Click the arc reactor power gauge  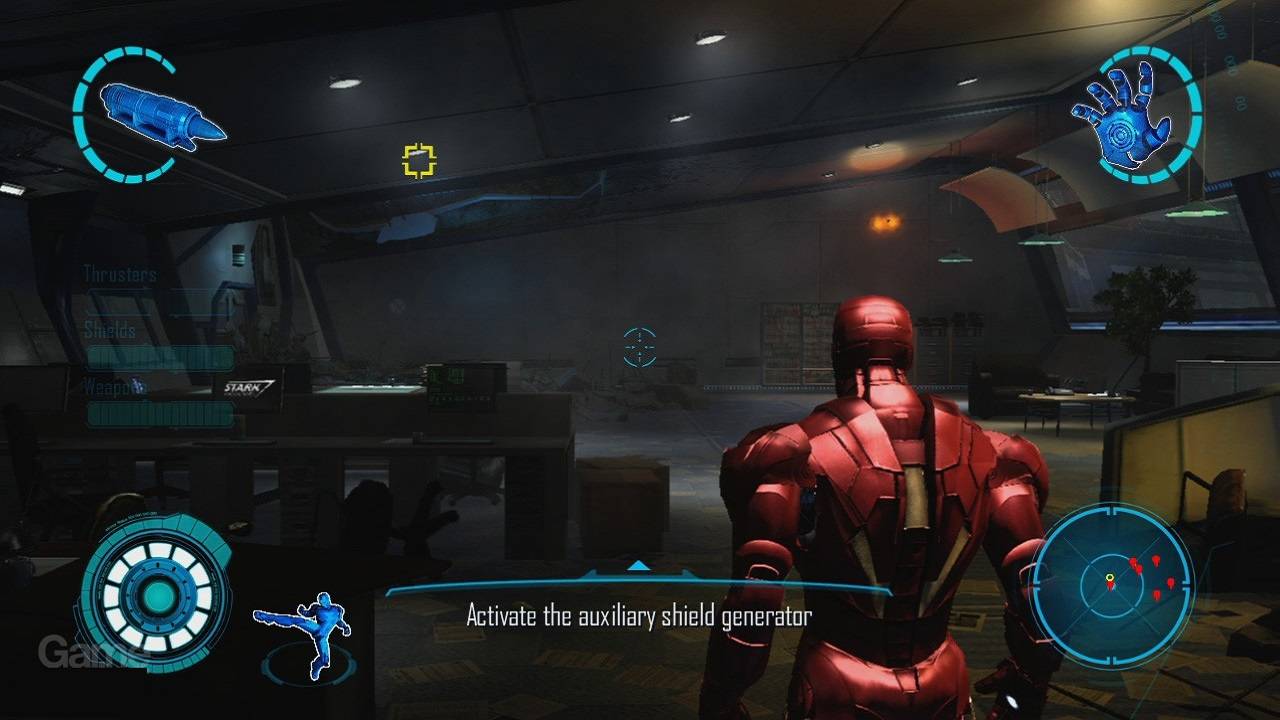click(x=156, y=597)
